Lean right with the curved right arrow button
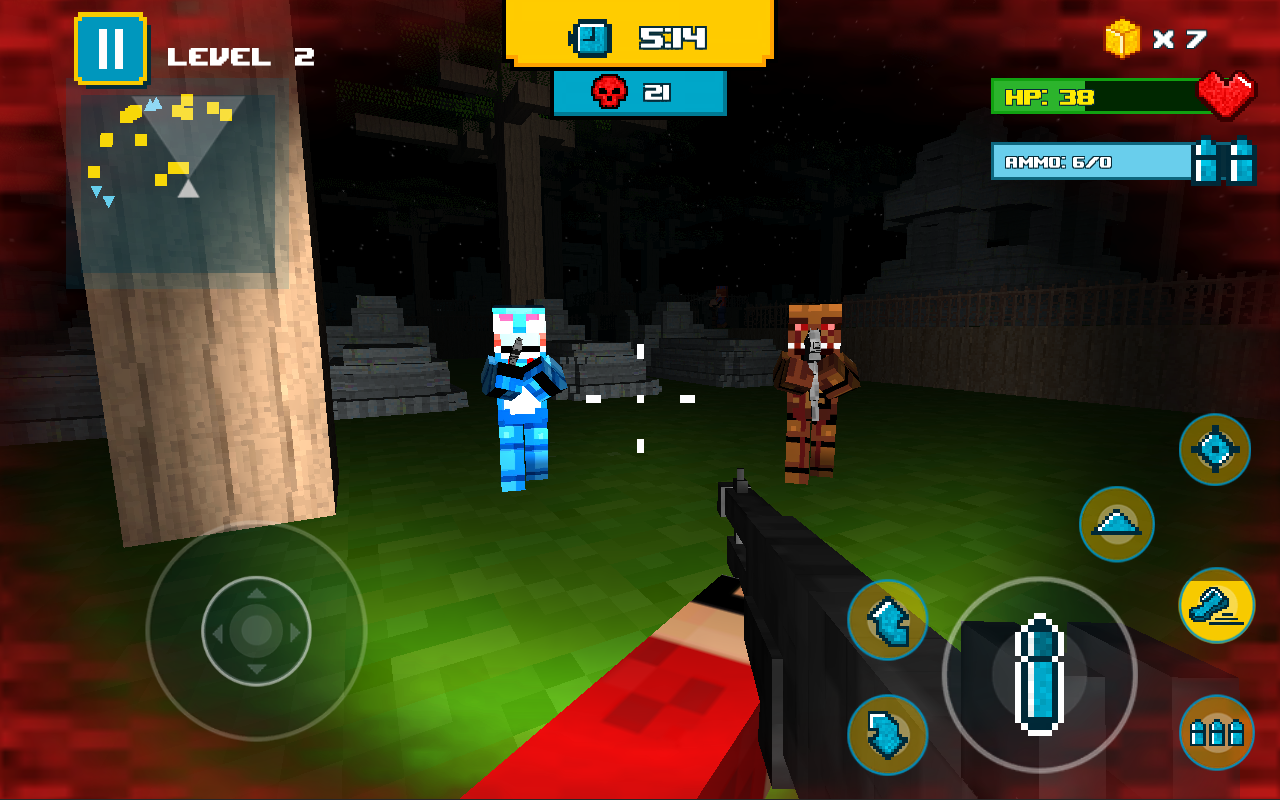Viewport: 1280px width, 800px height. (886, 734)
